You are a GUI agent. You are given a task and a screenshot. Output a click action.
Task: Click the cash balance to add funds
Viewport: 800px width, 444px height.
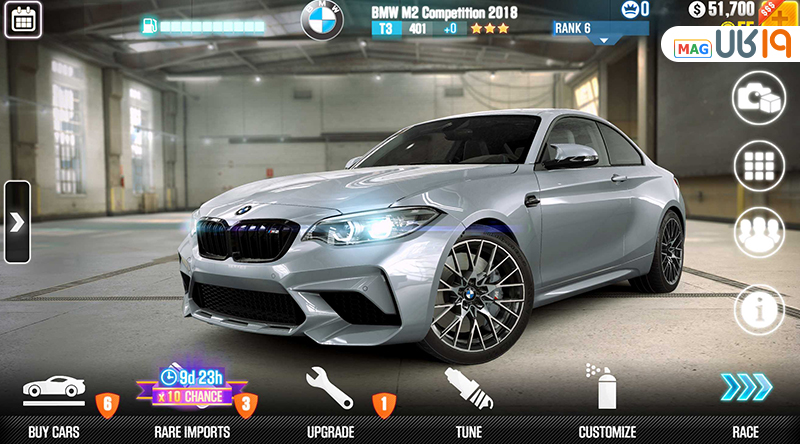point(727,10)
